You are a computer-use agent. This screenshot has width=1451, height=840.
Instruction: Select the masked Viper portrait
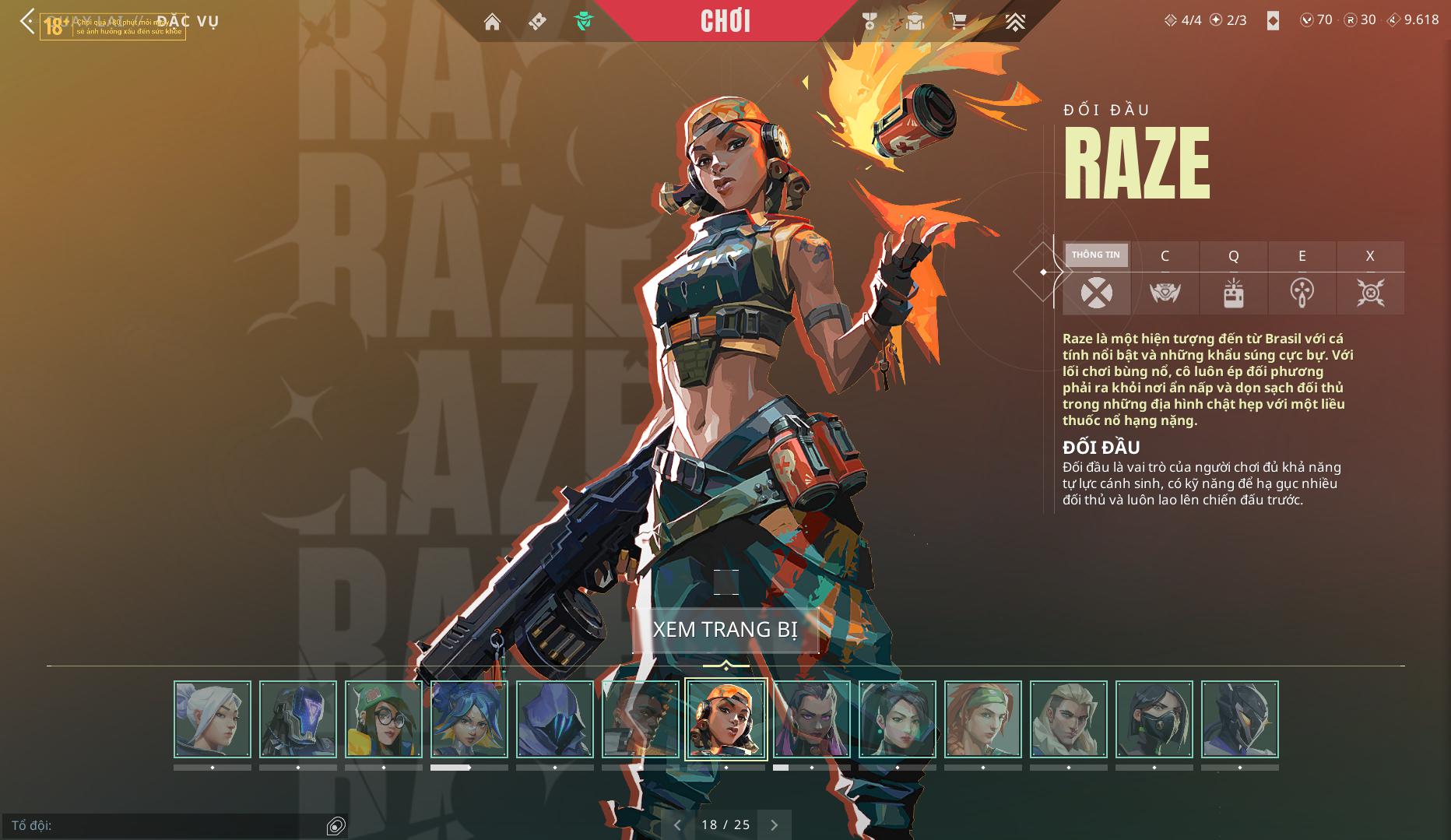(x=1154, y=719)
